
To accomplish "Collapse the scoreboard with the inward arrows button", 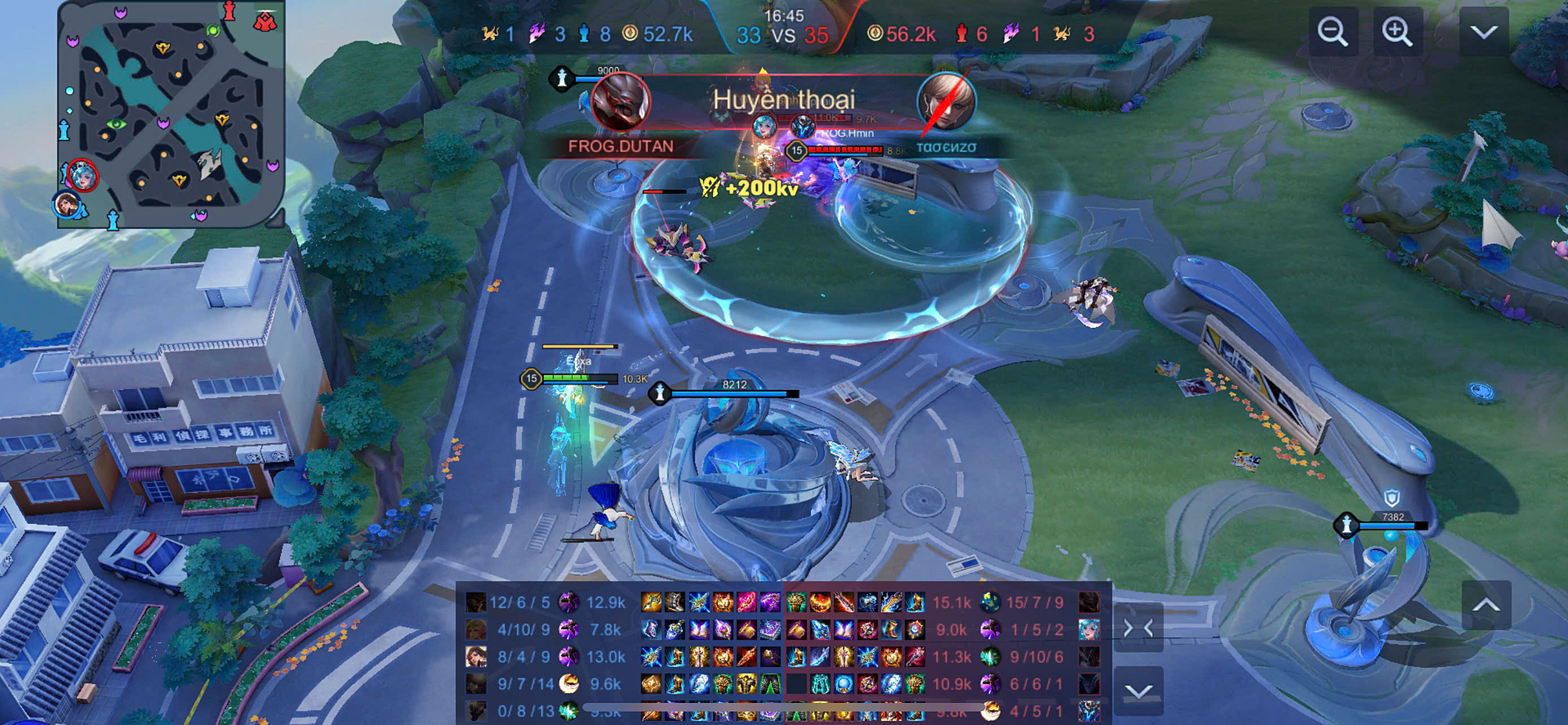I will click(x=1138, y=628).
